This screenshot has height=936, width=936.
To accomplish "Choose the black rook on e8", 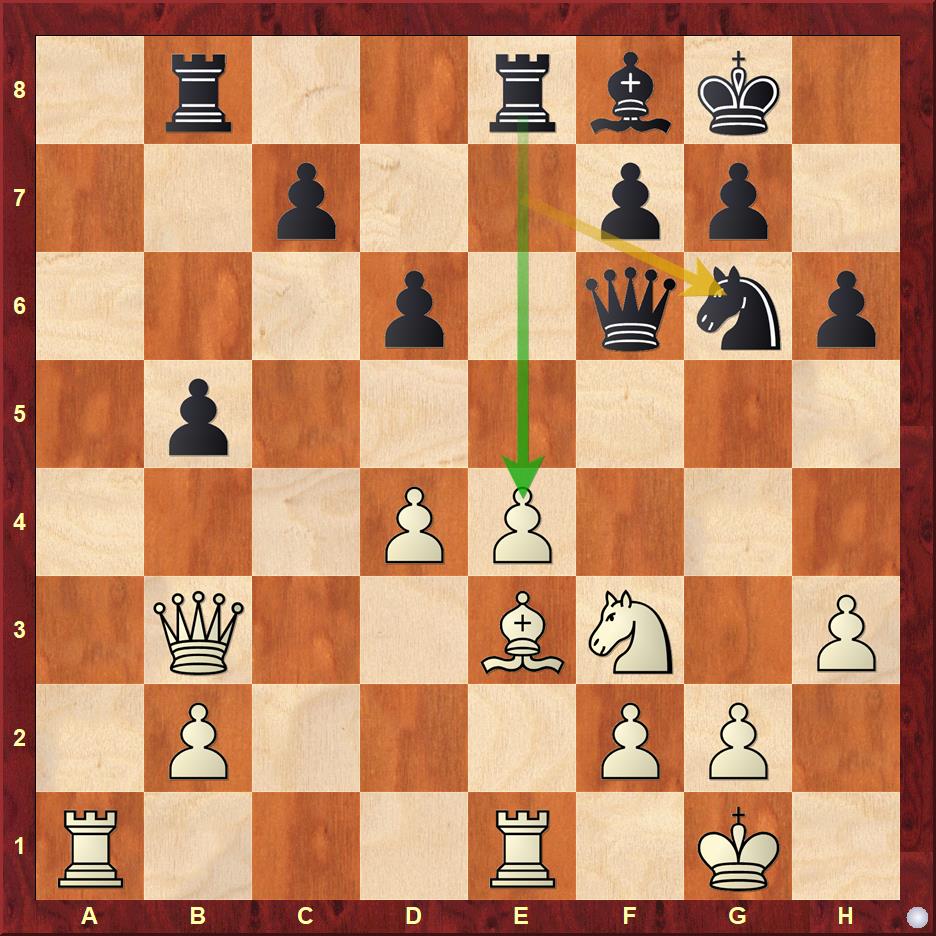I will 522,90.
